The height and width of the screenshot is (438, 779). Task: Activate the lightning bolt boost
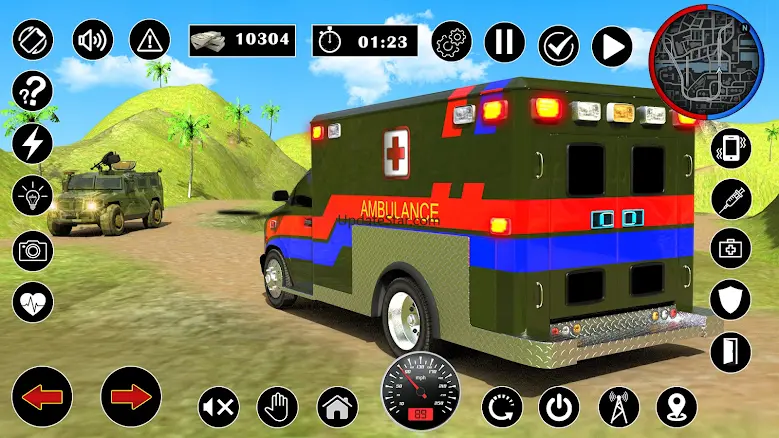tap(32, 144)
